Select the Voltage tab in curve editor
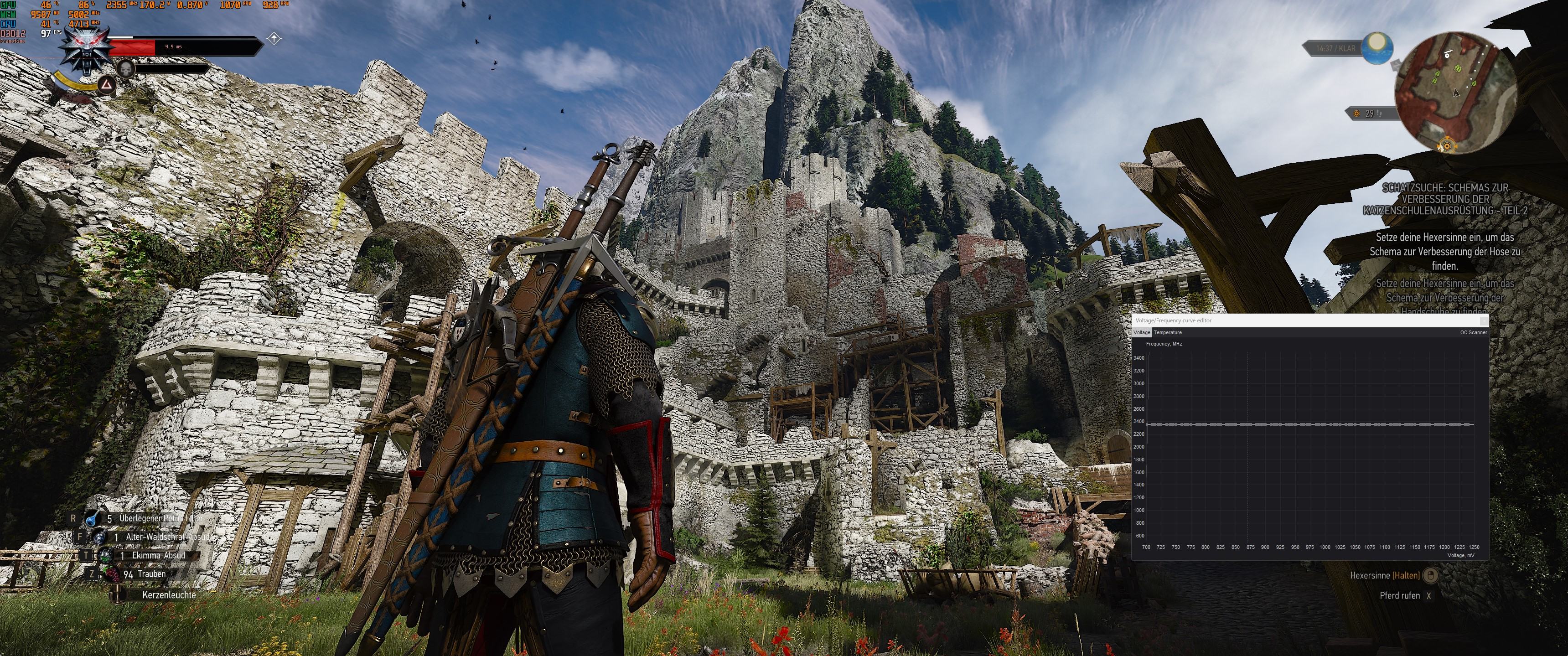This screenshot has width=1568, height=656. (x=1141, y=332)
